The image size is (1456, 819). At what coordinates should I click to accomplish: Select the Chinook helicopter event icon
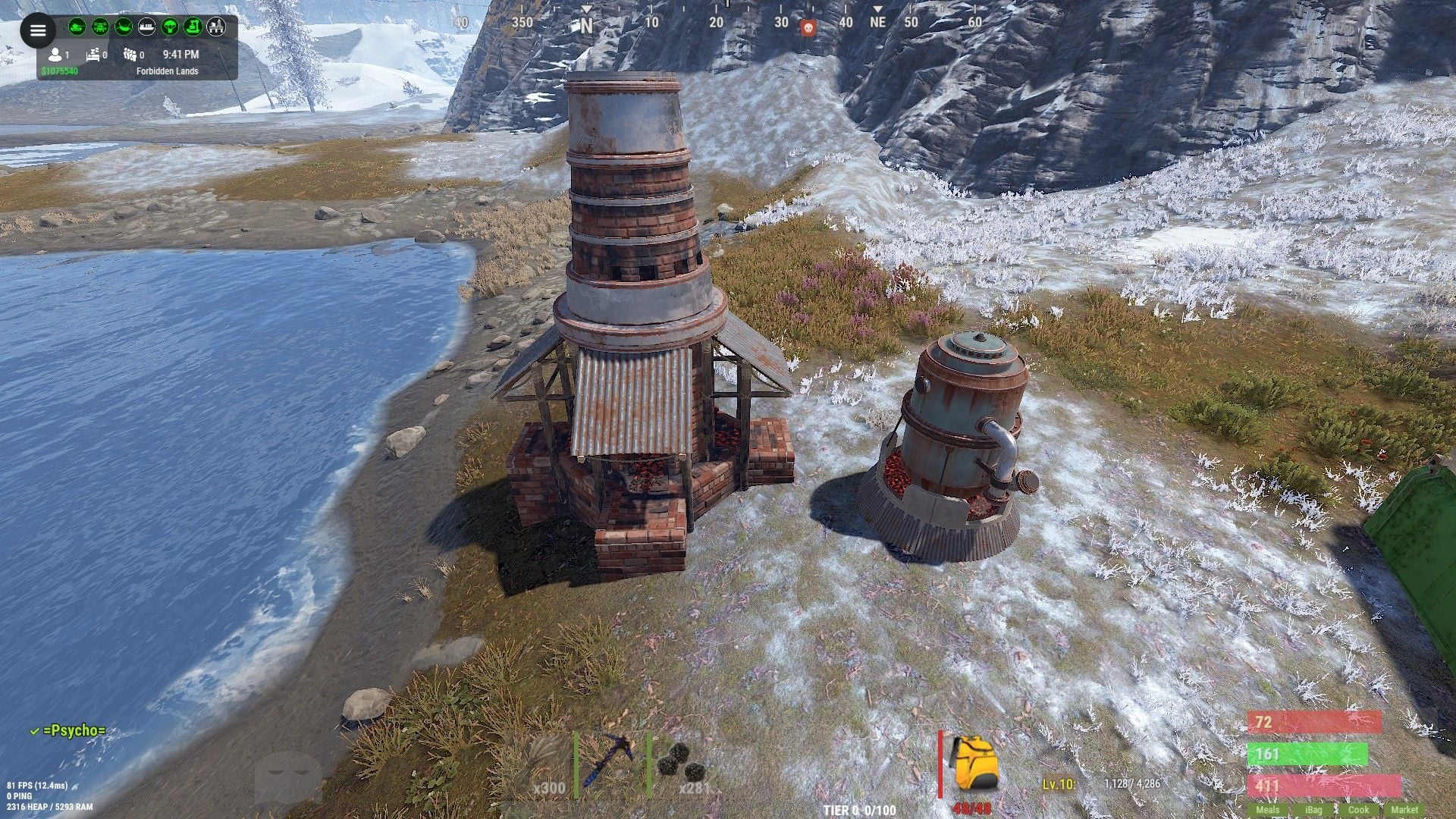click(x=100, y=27)
